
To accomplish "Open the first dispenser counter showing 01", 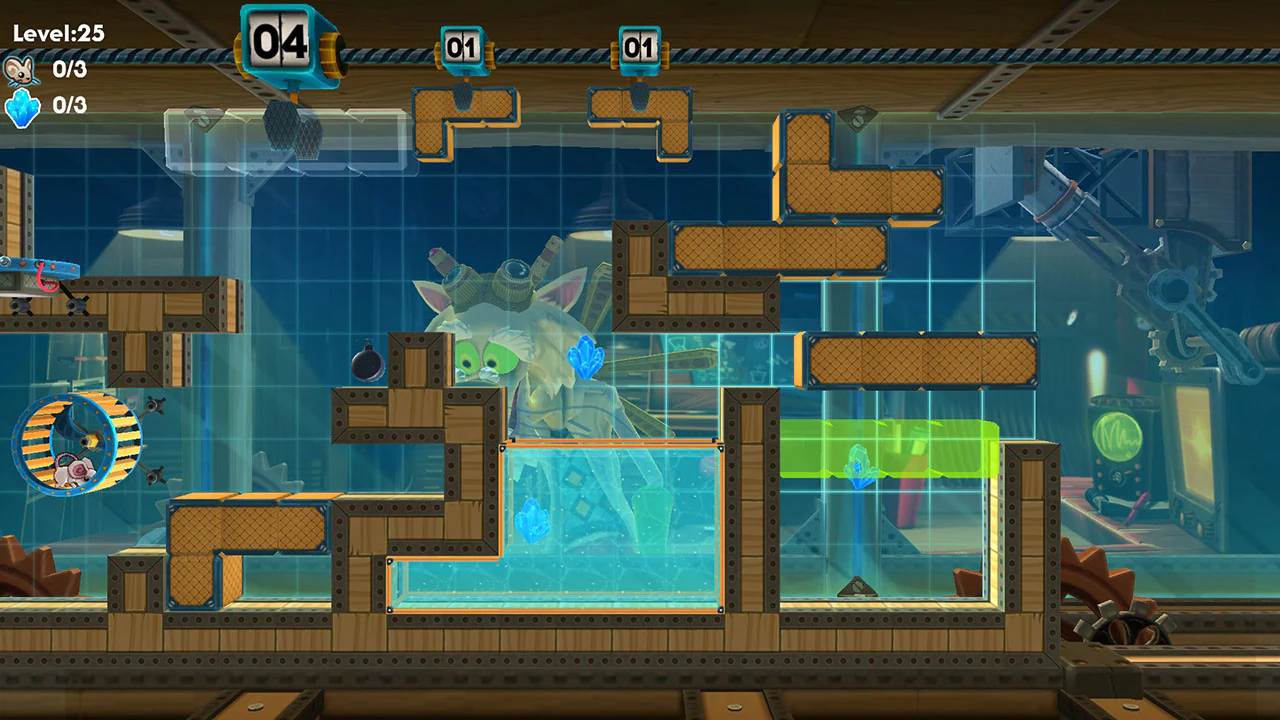I will [x=463, y=45].
